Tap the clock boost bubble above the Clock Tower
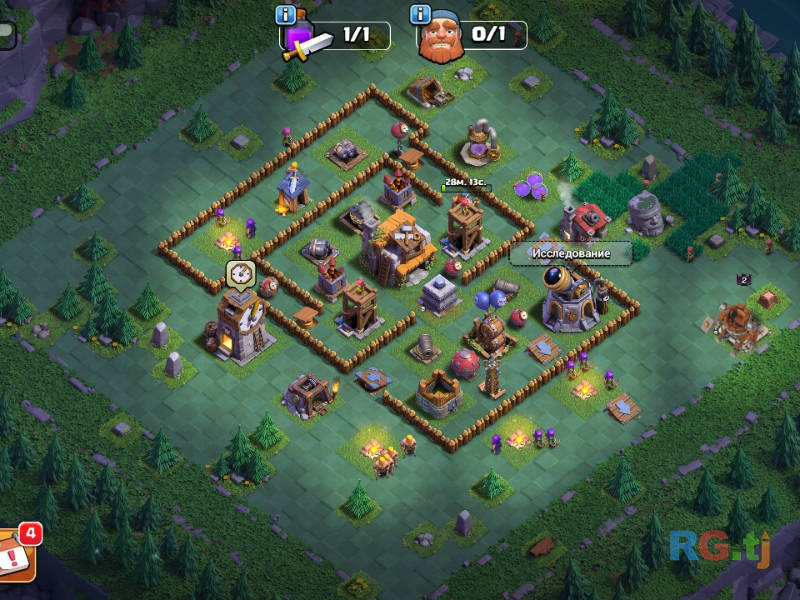This screenshot has width=800, height=600. pos(239,273)
